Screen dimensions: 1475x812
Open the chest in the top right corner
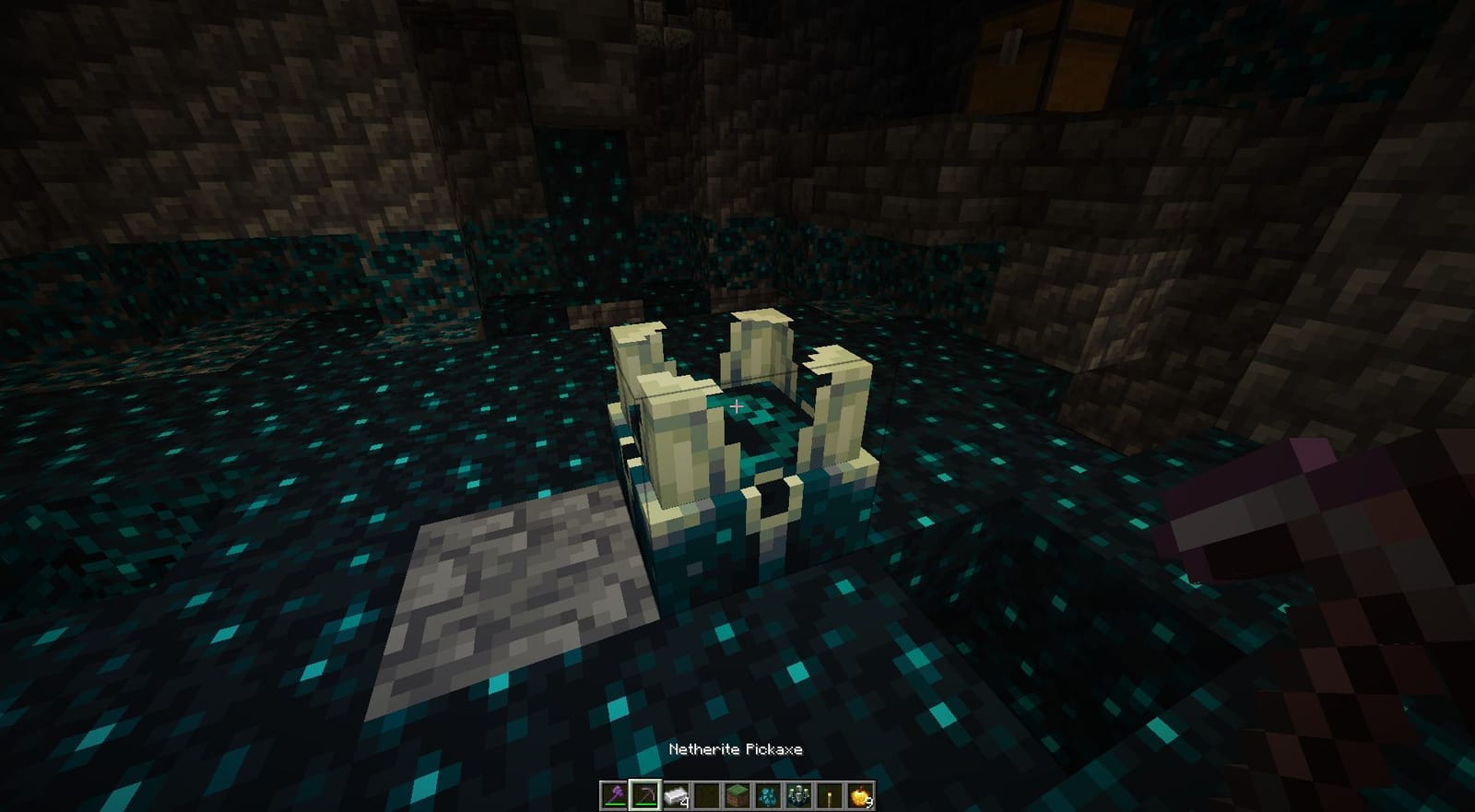point(1051,55)
